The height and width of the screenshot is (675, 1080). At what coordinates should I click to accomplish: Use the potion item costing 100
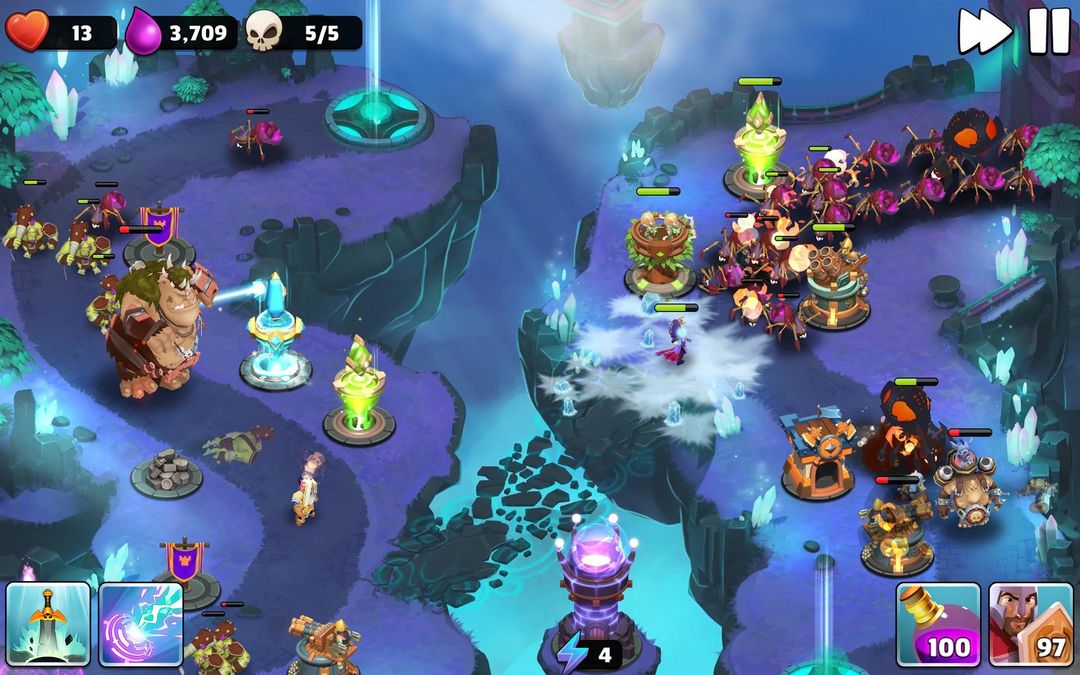(x=937, y=624)
